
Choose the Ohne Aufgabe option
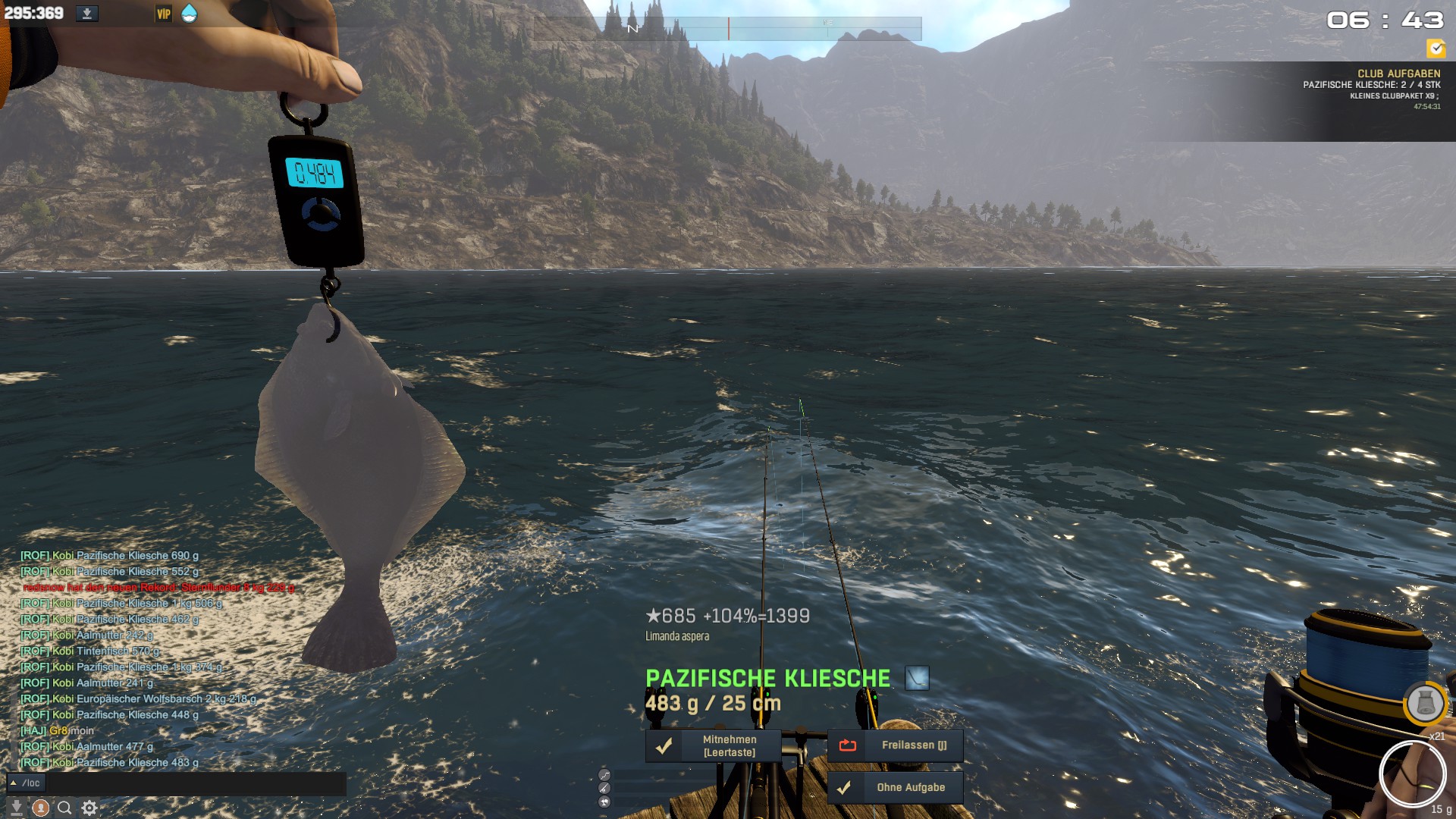click(x=896, y=787)
